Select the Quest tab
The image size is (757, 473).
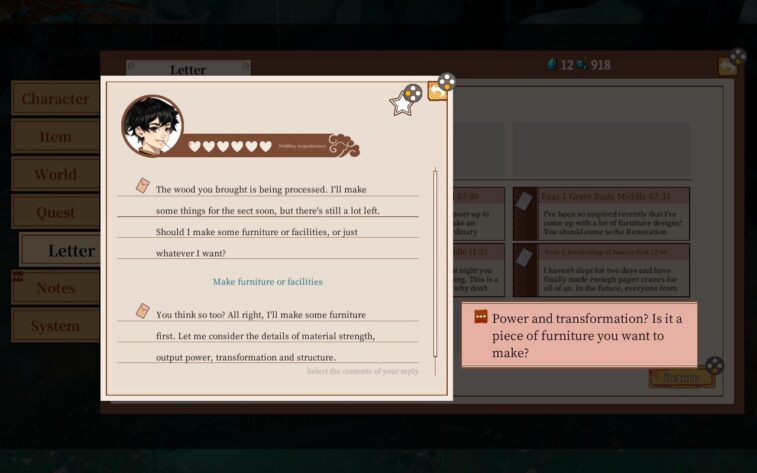point(55,212)
